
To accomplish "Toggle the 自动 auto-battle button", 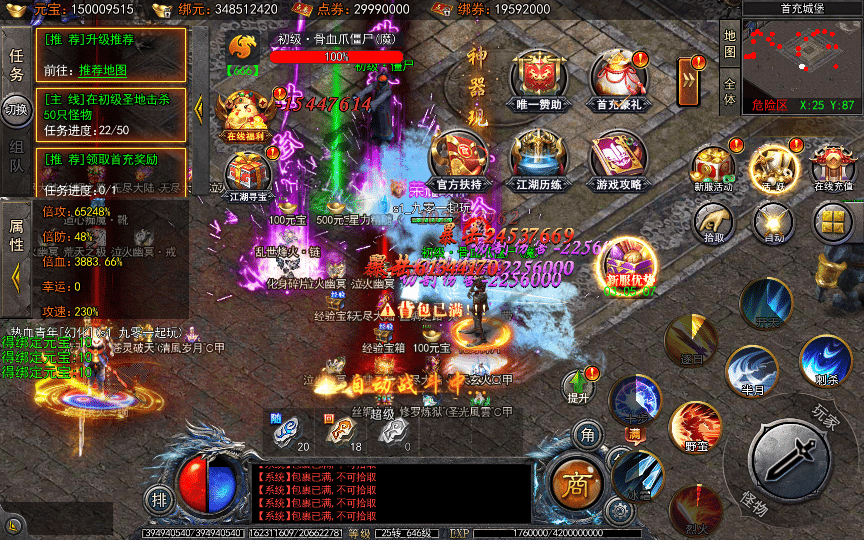I will pos(773,222).
